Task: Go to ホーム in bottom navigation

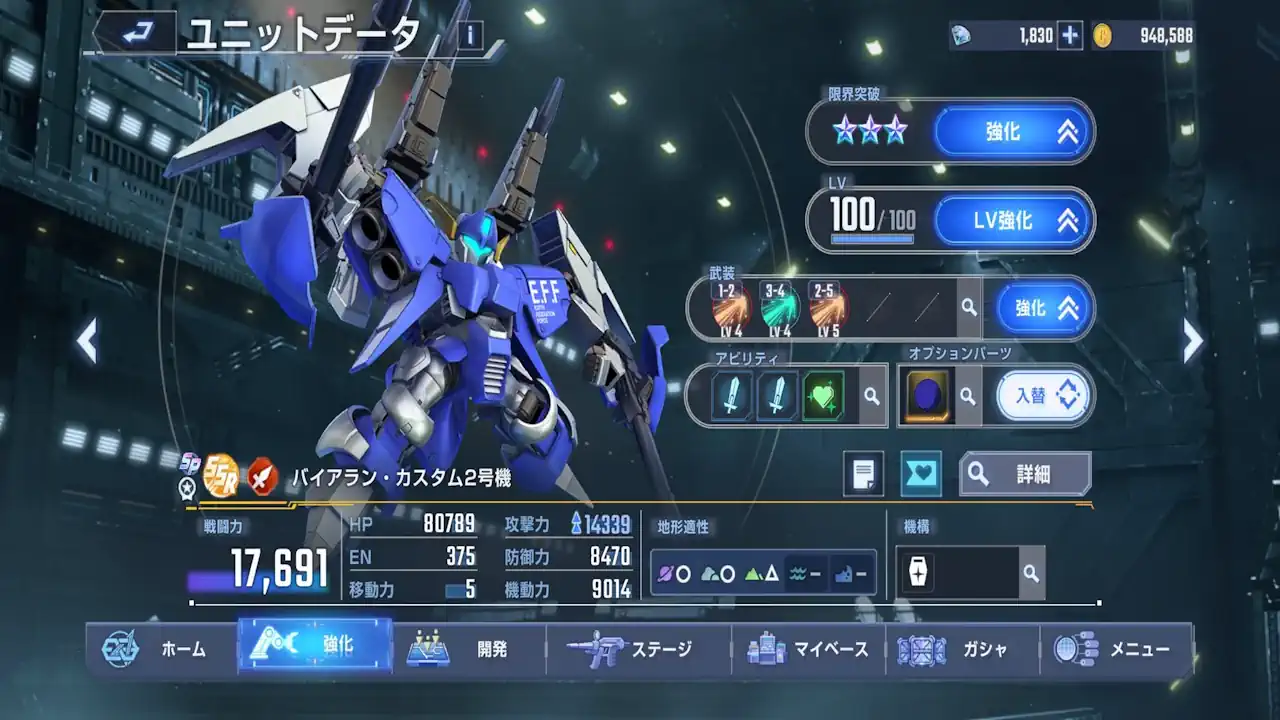Action: click(x=160, y=649)
